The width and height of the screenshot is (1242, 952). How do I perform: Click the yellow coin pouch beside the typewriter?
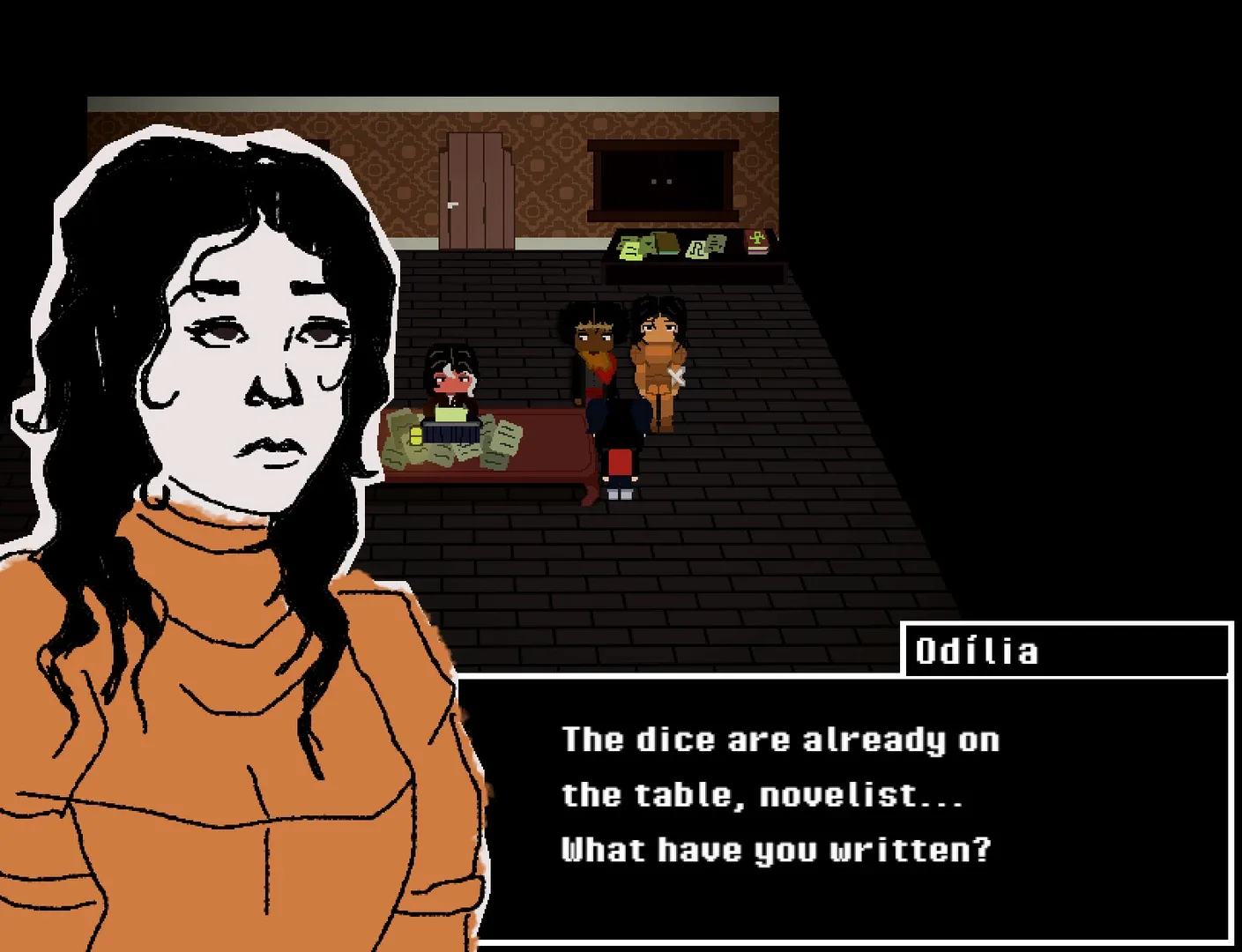[415, 436]
